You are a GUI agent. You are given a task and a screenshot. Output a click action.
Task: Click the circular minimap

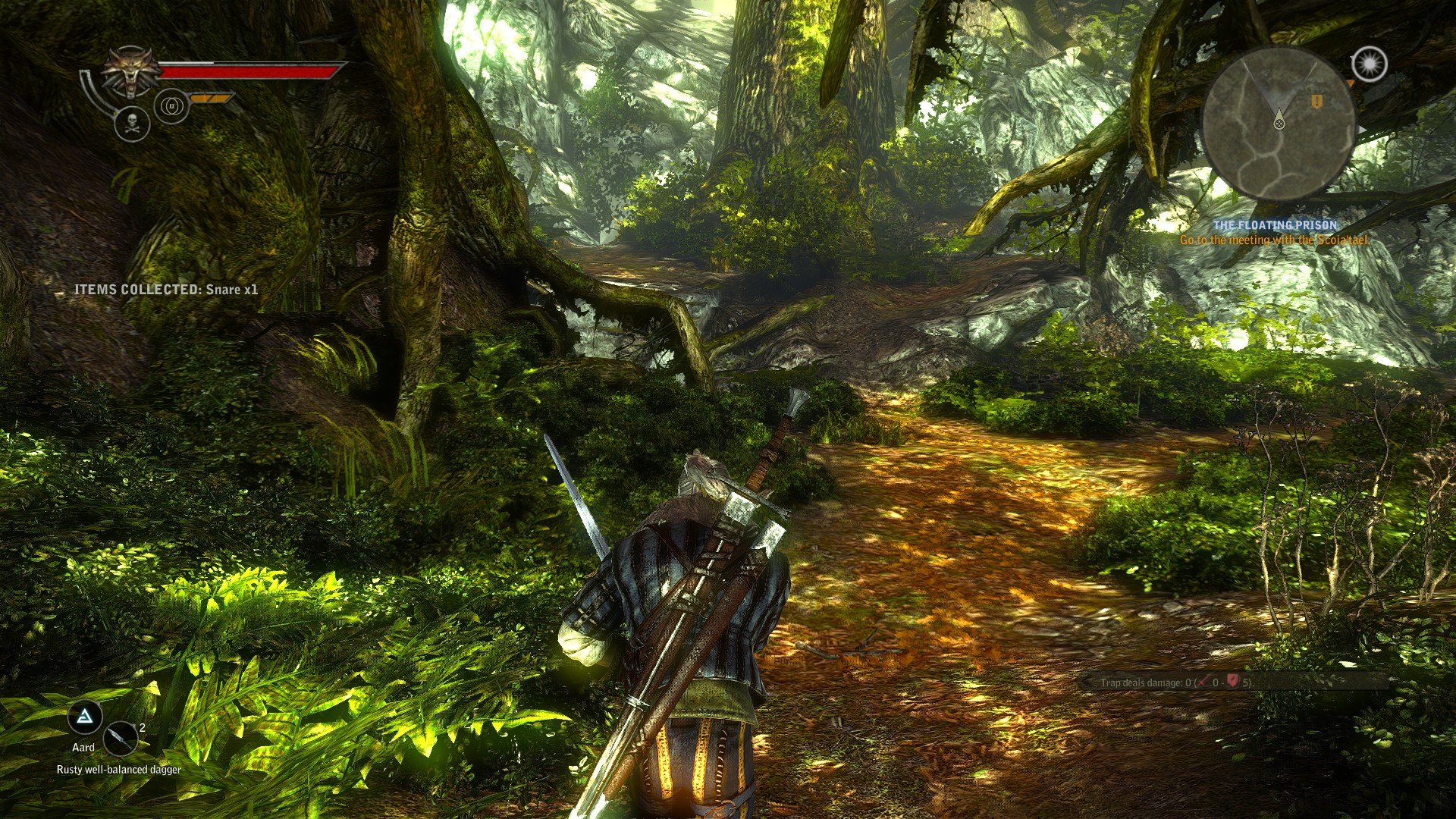click(1279, 124)
